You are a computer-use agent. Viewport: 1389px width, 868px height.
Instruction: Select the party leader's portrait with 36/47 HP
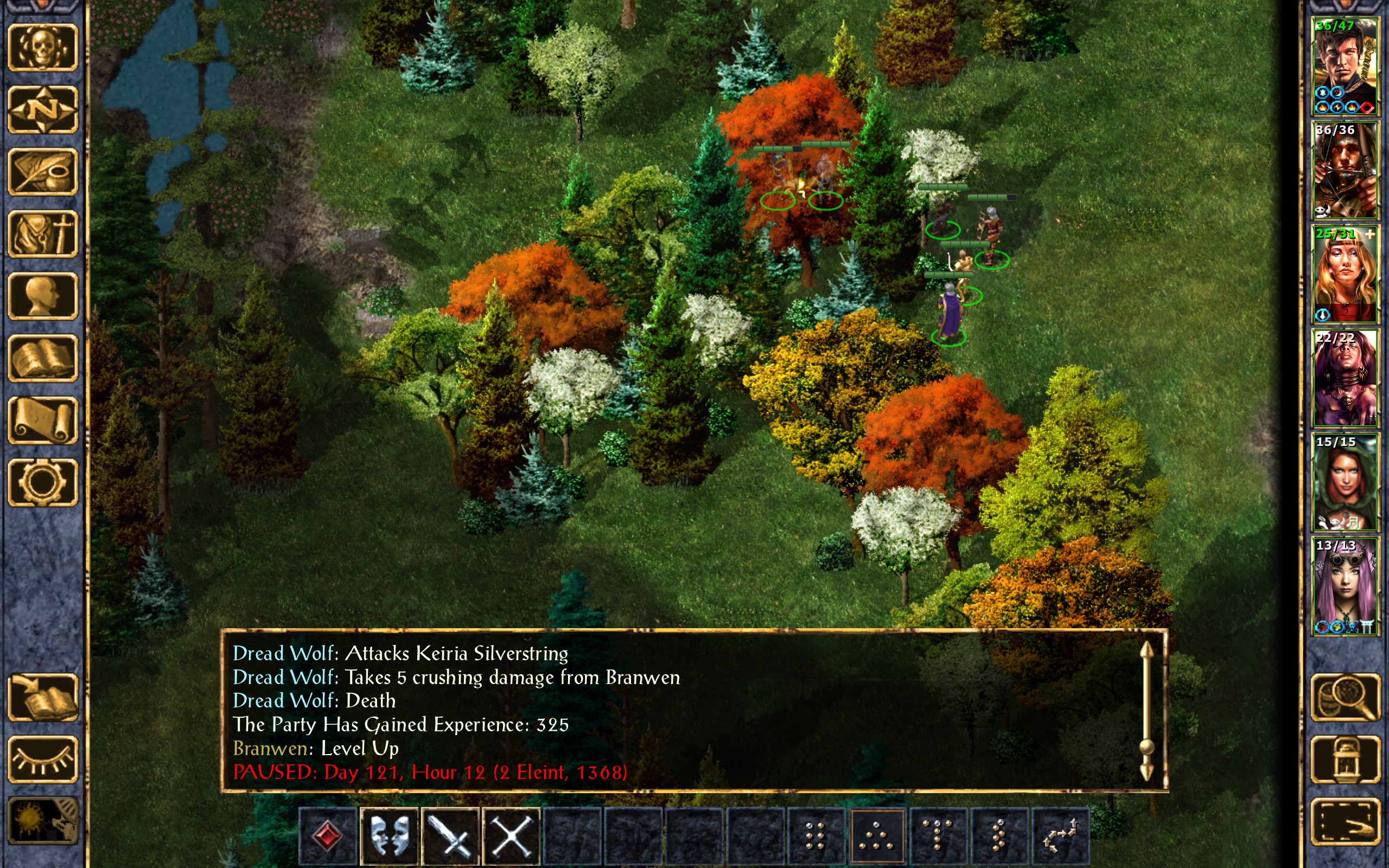(x=1345, y=67)
